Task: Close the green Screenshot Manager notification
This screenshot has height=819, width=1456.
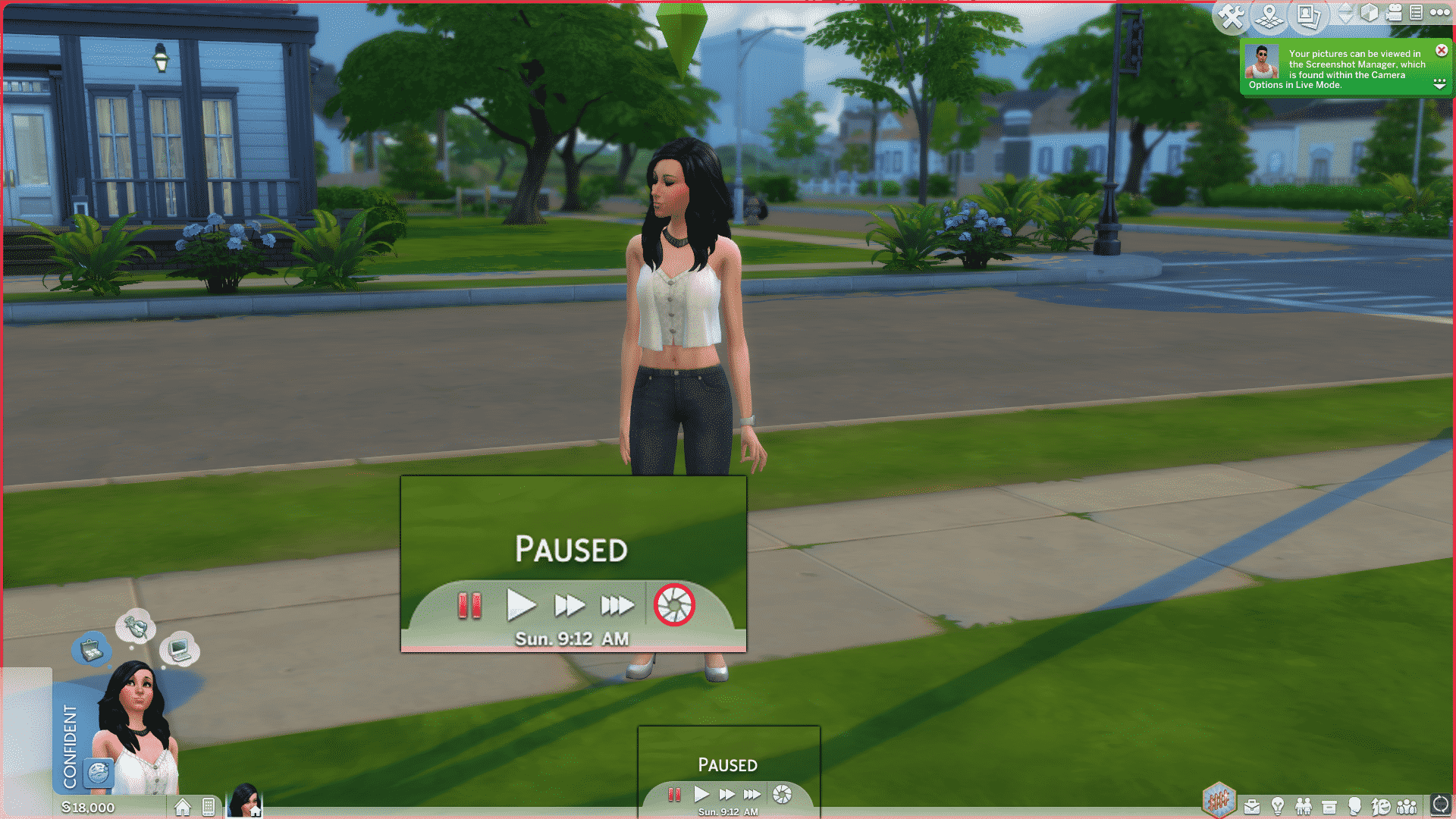Action: click(1442, 51)
